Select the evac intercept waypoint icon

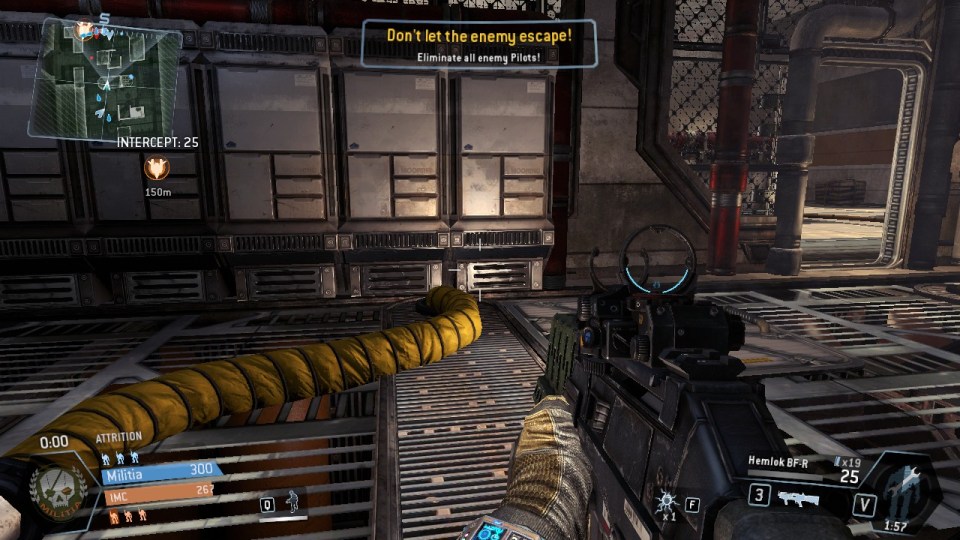(x=157, y=167)
